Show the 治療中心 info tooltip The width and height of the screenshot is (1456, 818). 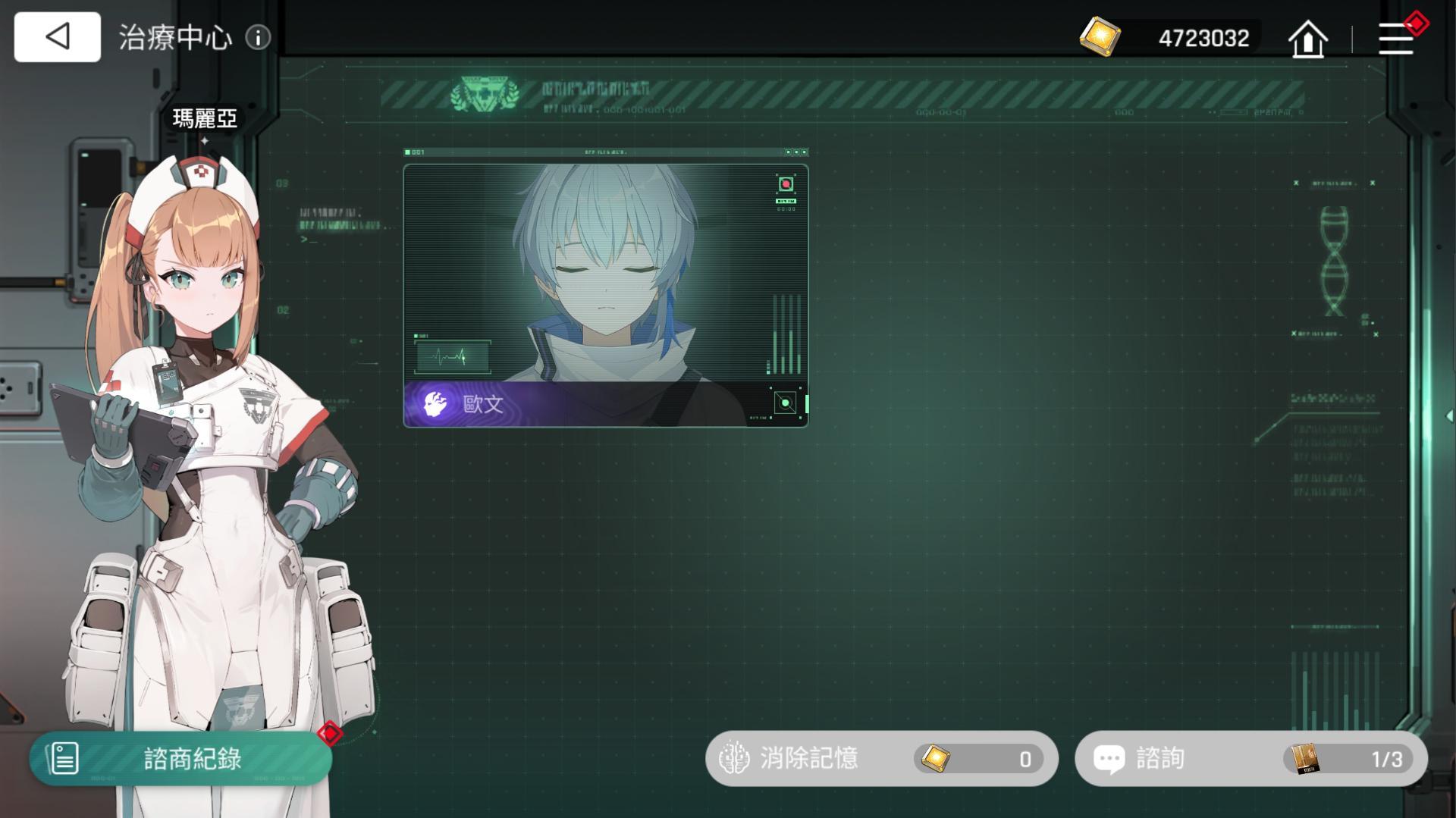pos(258,38)
